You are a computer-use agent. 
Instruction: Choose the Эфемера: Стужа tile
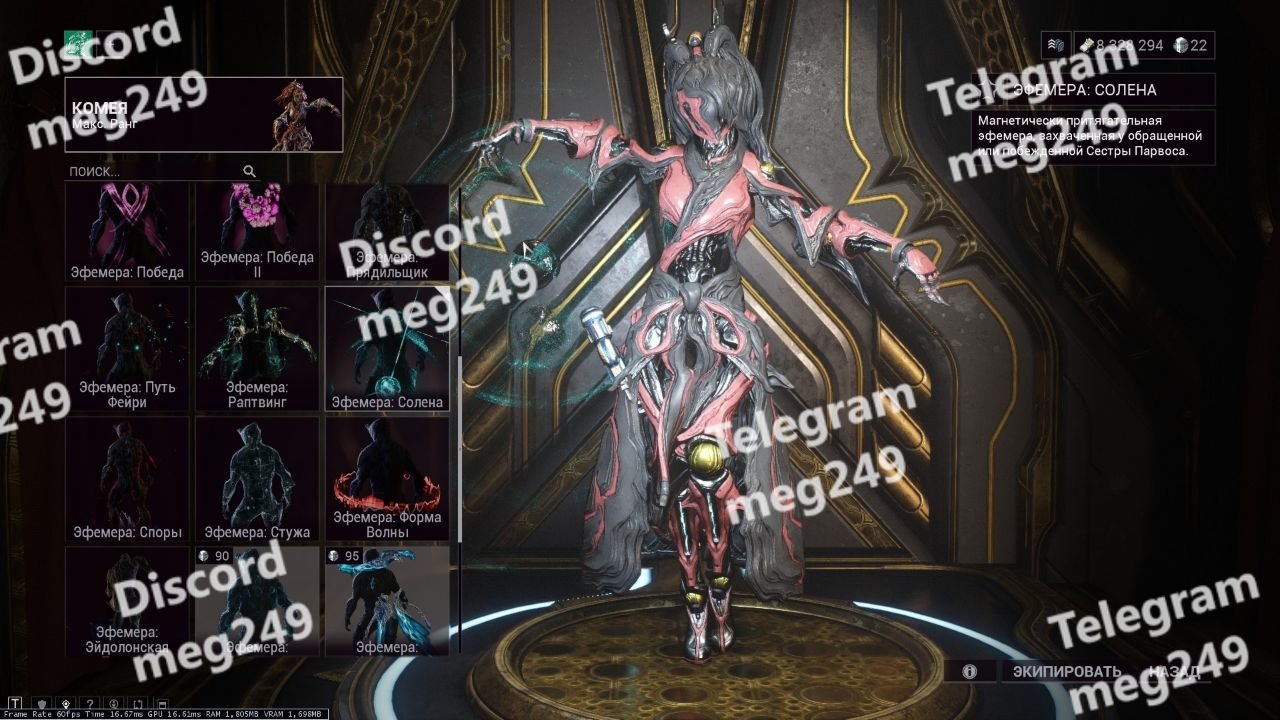(257, 479)
